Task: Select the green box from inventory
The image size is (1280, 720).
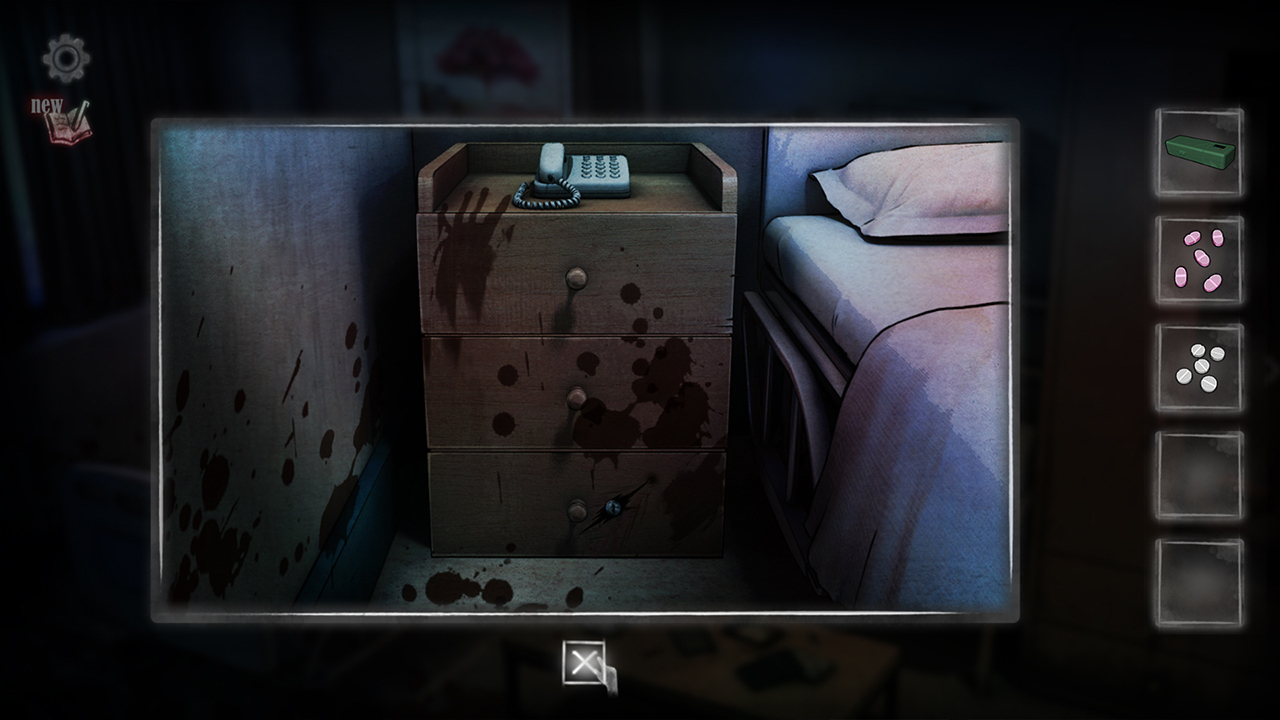Action: coord(1197,155)
